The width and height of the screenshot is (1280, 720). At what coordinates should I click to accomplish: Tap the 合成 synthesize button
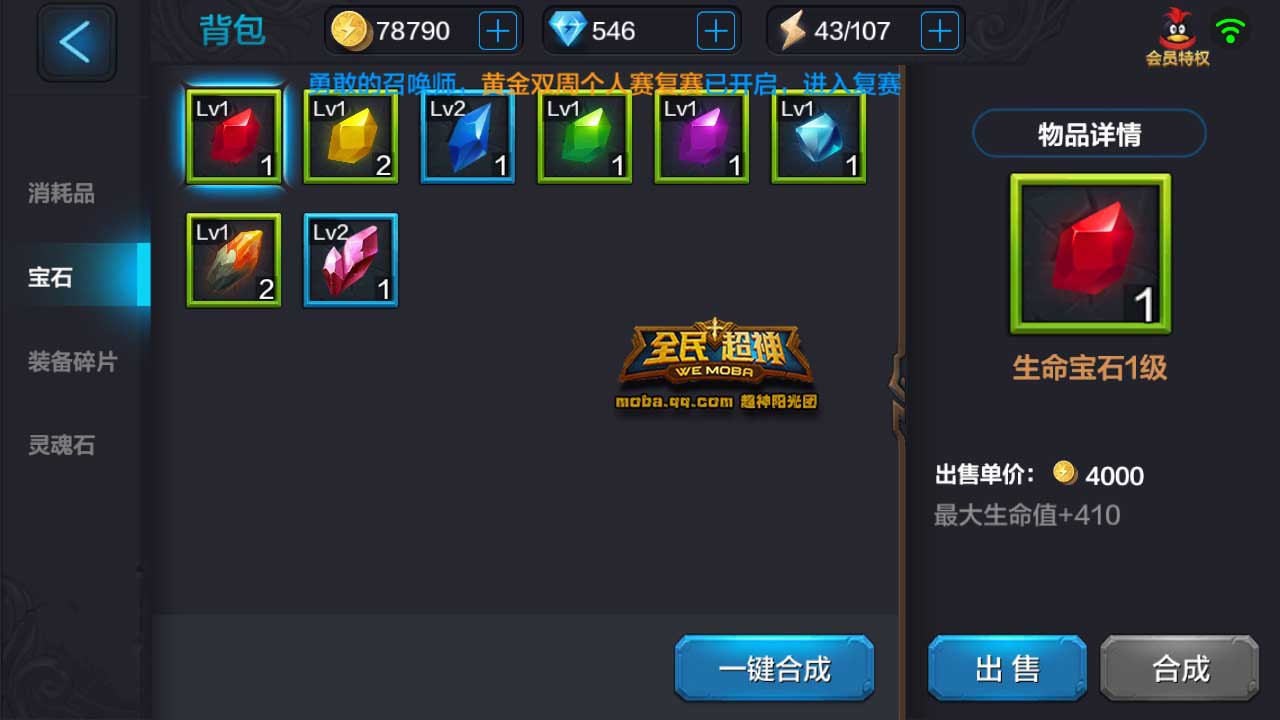[1178, 669]
